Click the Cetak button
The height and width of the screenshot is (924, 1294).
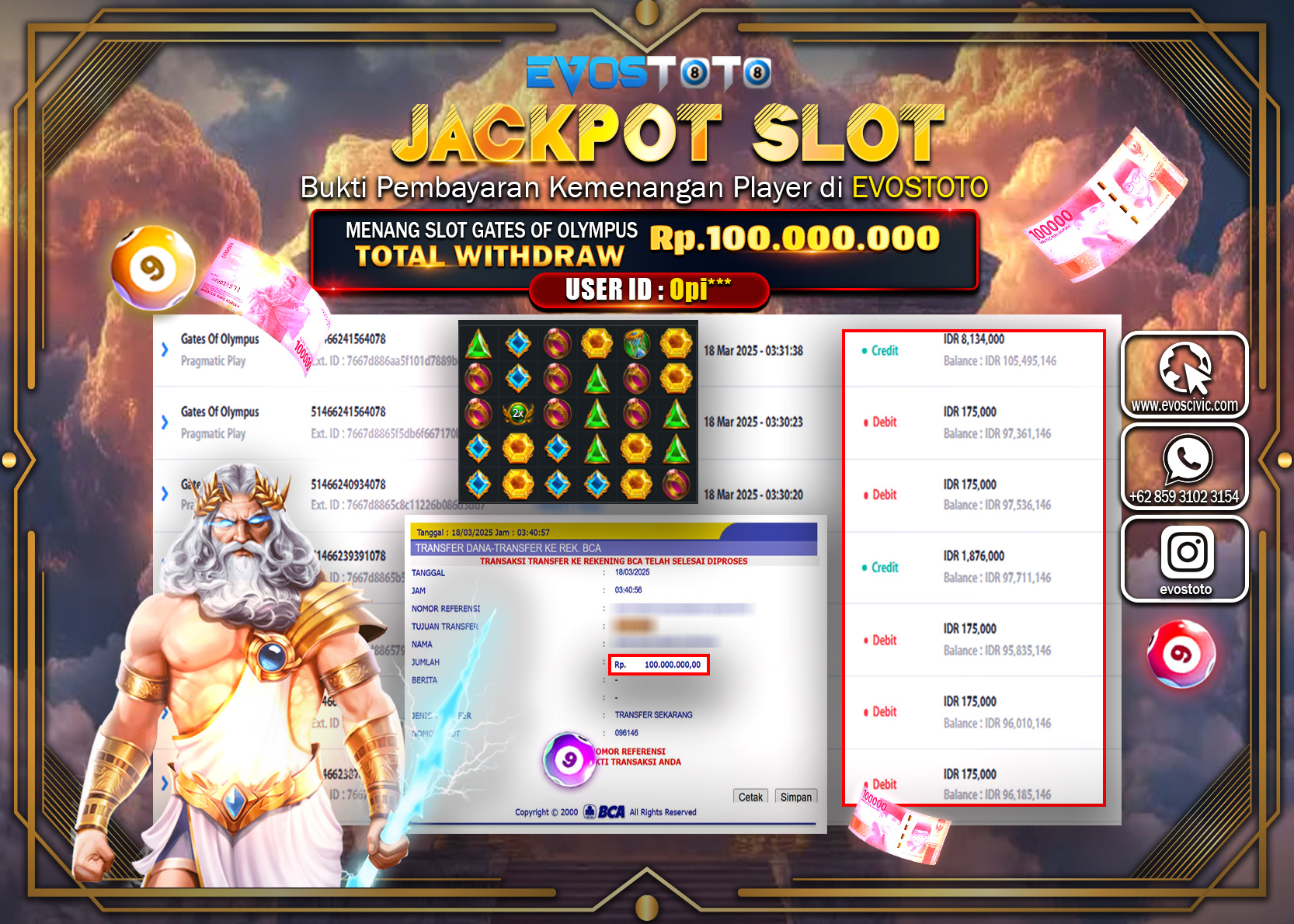[x=749, y=796]
